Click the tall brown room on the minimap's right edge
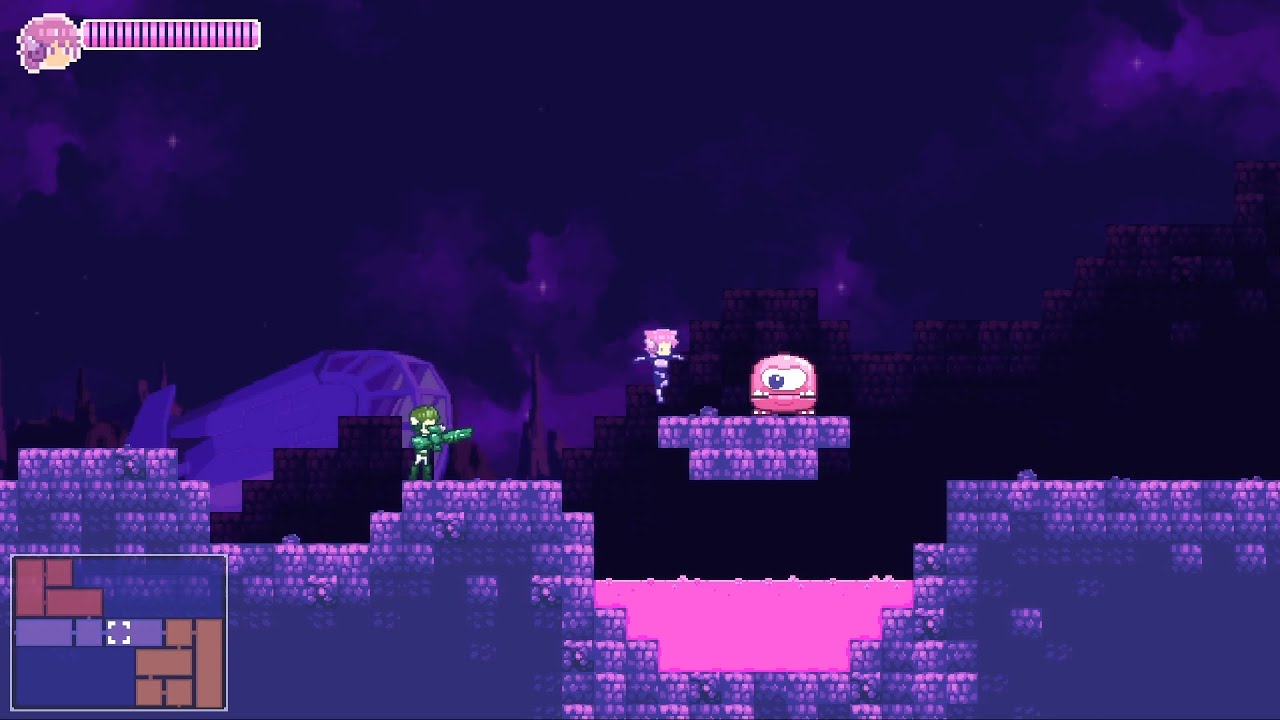 208,660
